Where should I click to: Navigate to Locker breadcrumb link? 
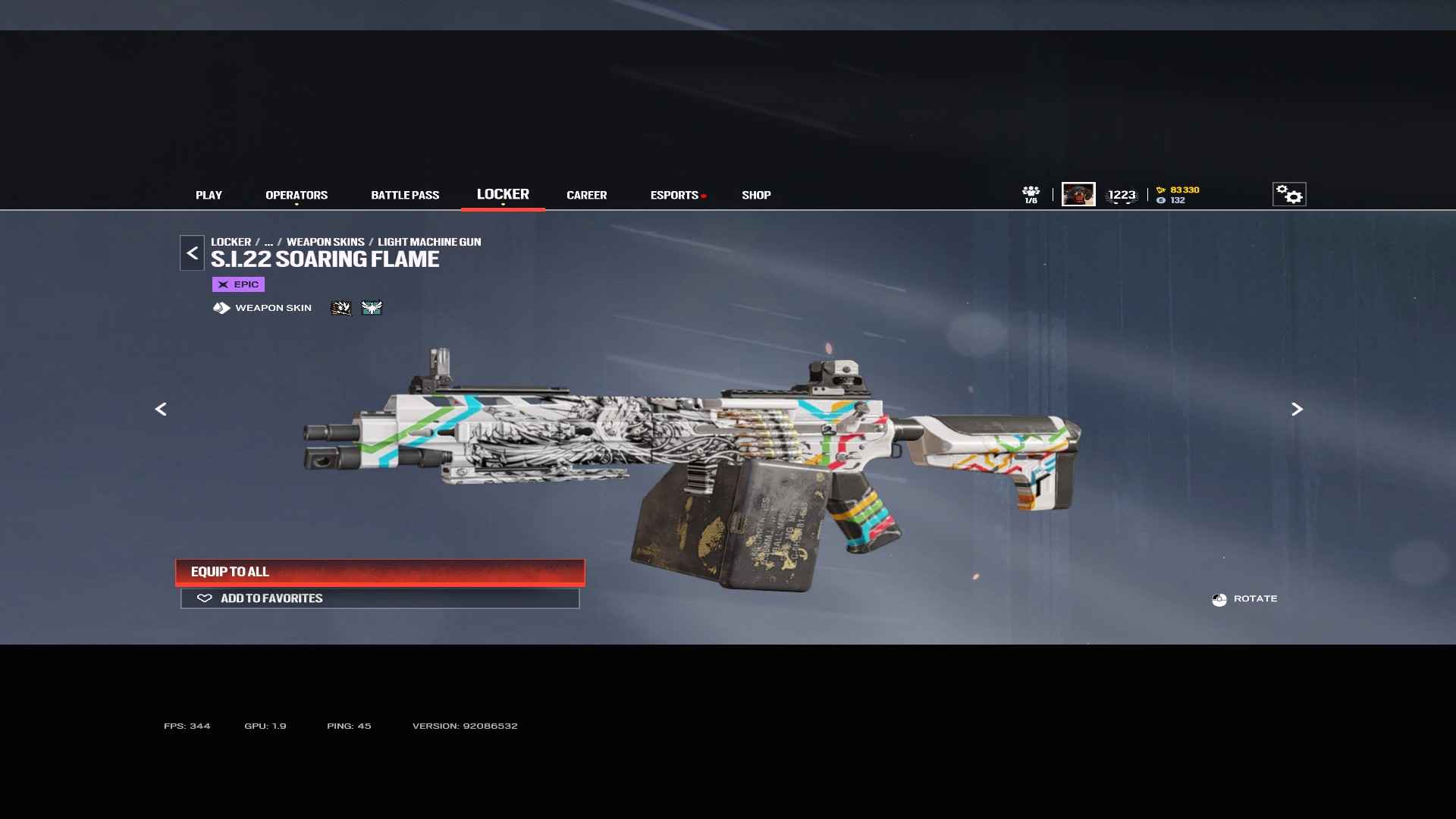click(x=231, y=242)
